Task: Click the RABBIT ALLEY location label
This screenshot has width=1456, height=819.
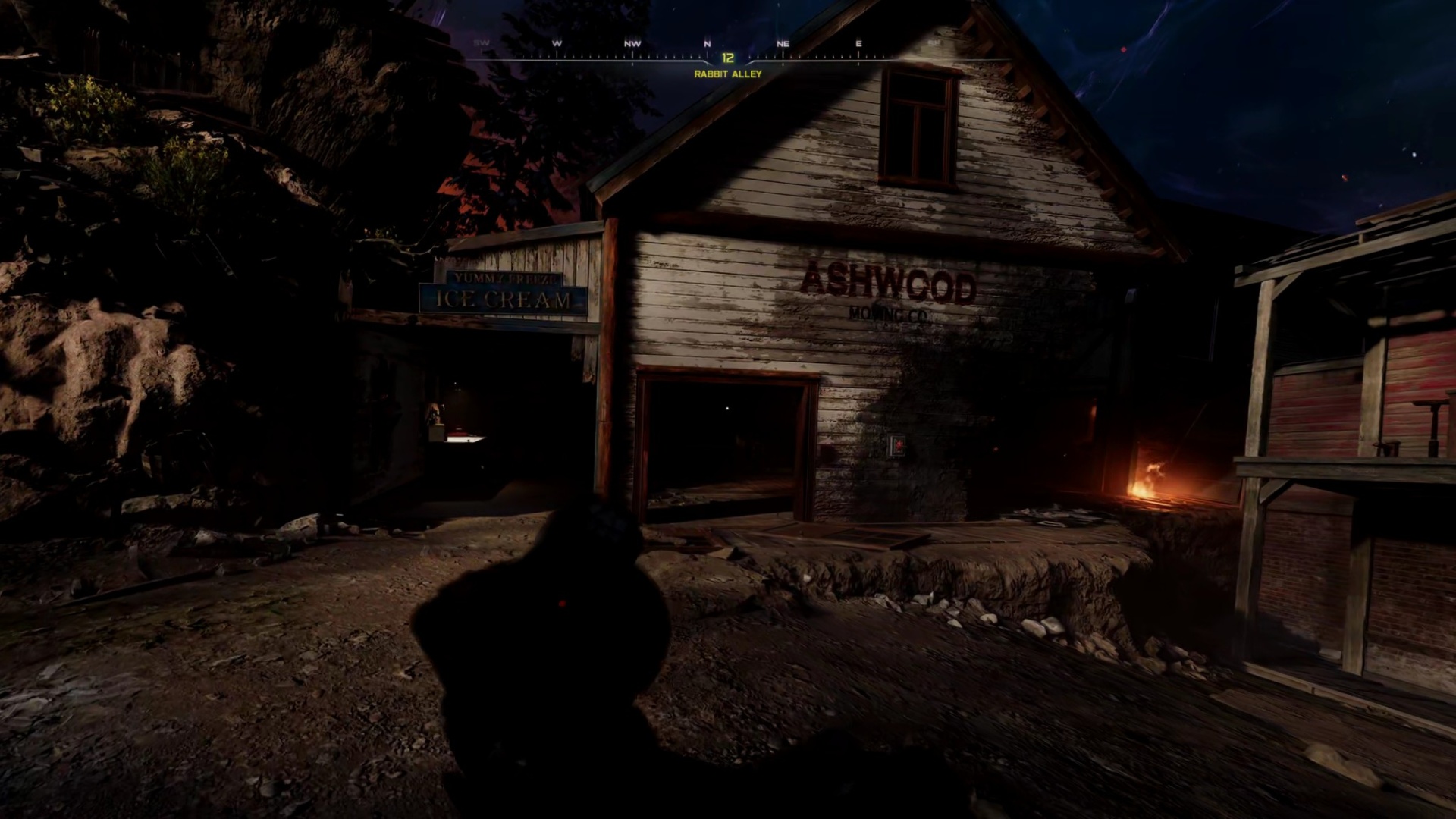Action: click(726, 74)
